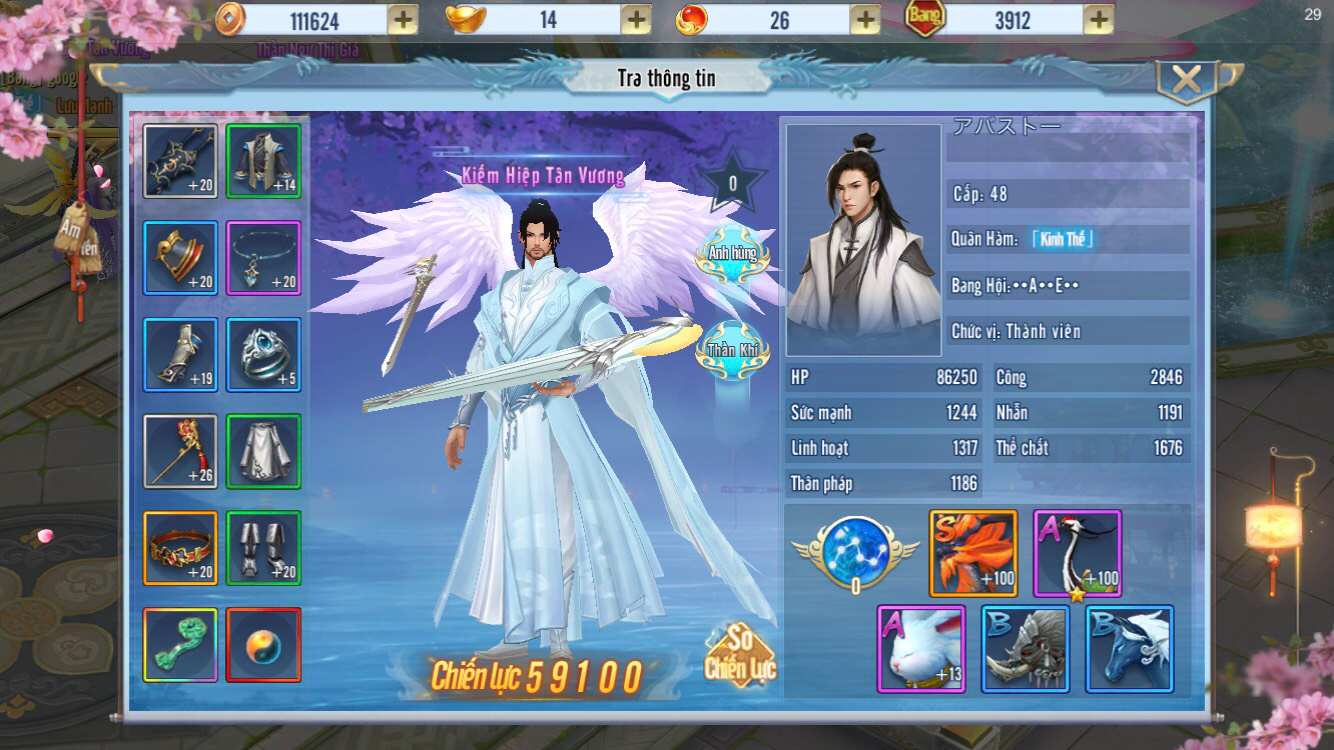Screen dimensions: 1334x750
Task: Click the character portrait thumbnail
Action: point(864,241)
